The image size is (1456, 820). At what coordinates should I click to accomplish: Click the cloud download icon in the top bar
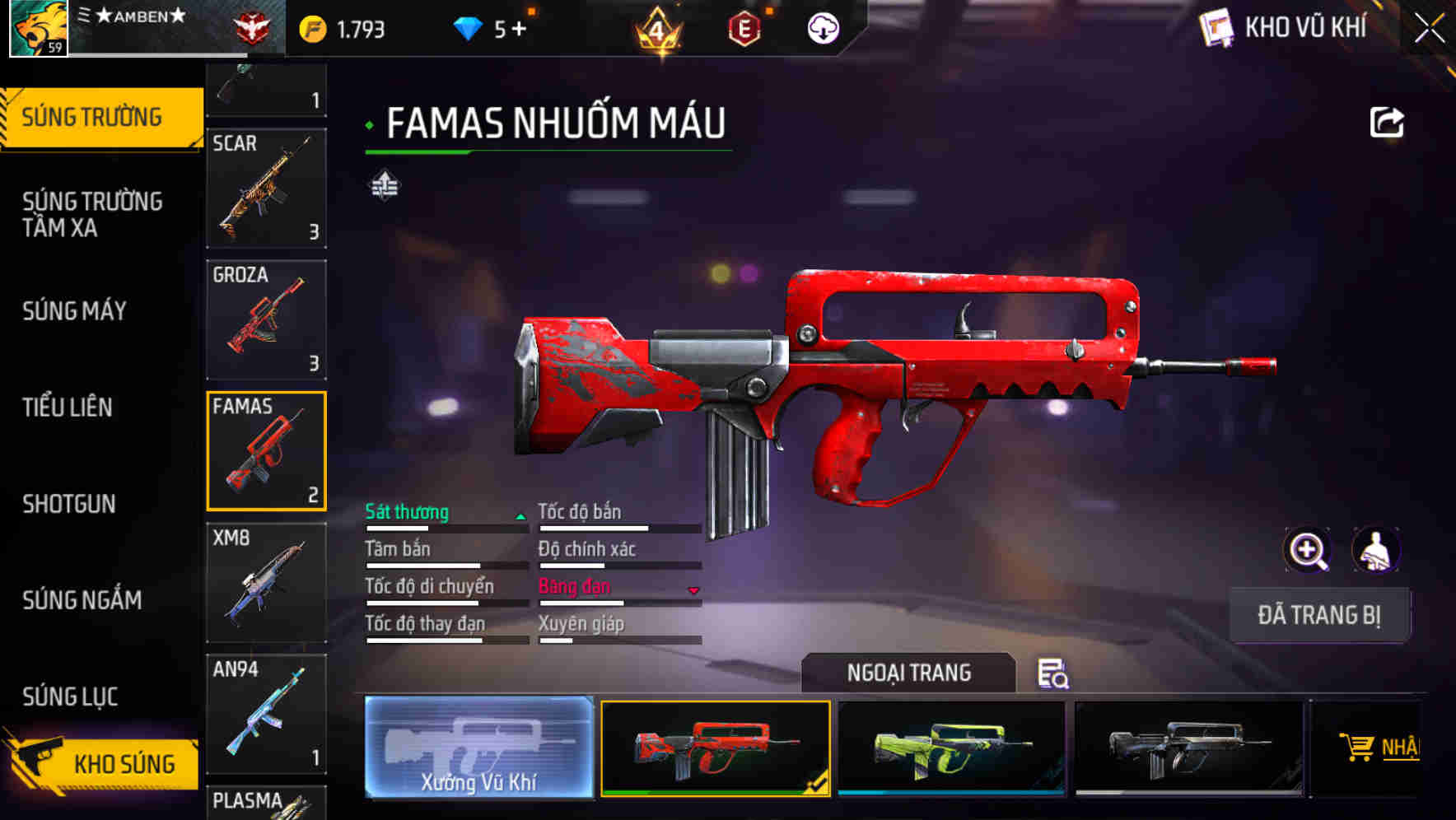pyautogui.click(x=821, y=27)
